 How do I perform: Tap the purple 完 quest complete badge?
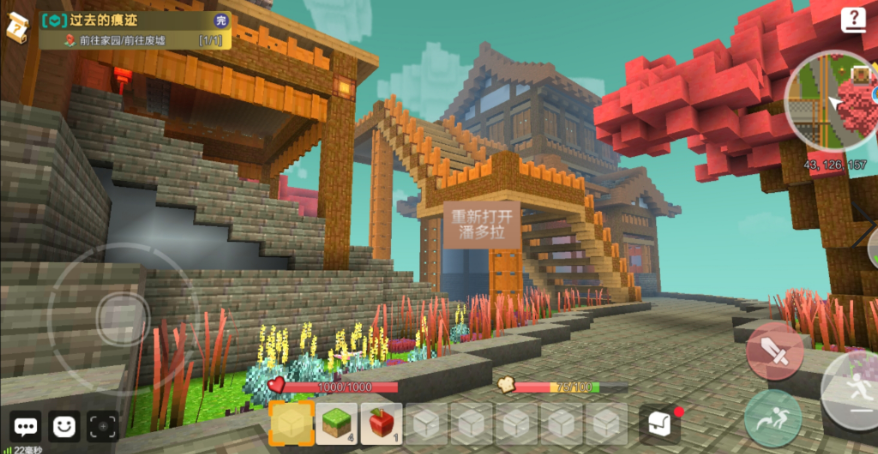tap(221, 20)
